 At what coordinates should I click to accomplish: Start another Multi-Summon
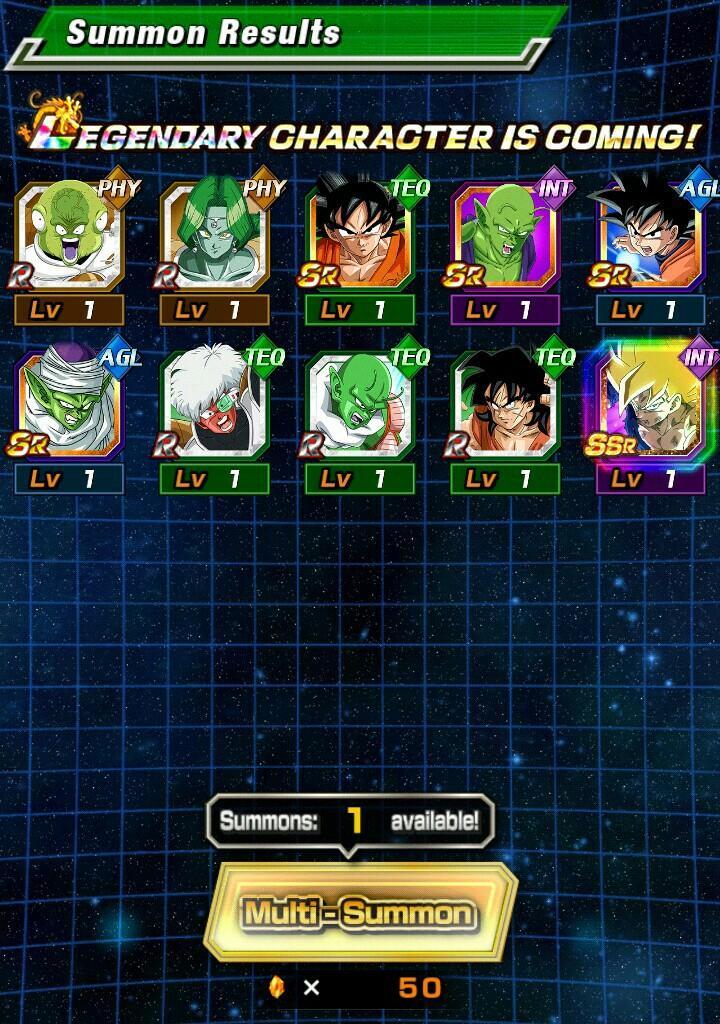359,912
